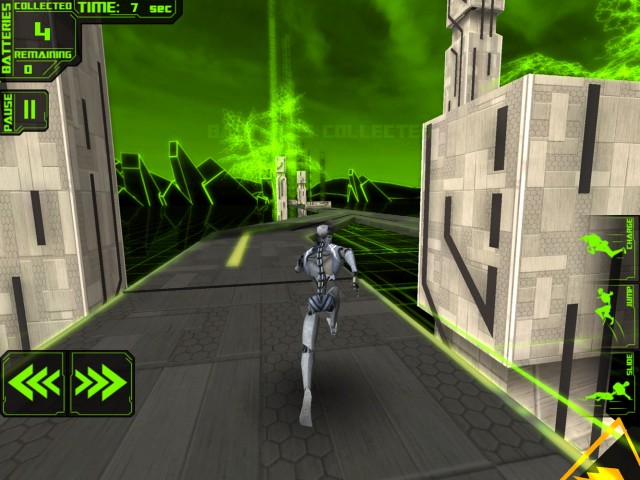This screenshot has height=480, width=640.
Task: Steer right with the right arrows button
Action: coord(100,382)
